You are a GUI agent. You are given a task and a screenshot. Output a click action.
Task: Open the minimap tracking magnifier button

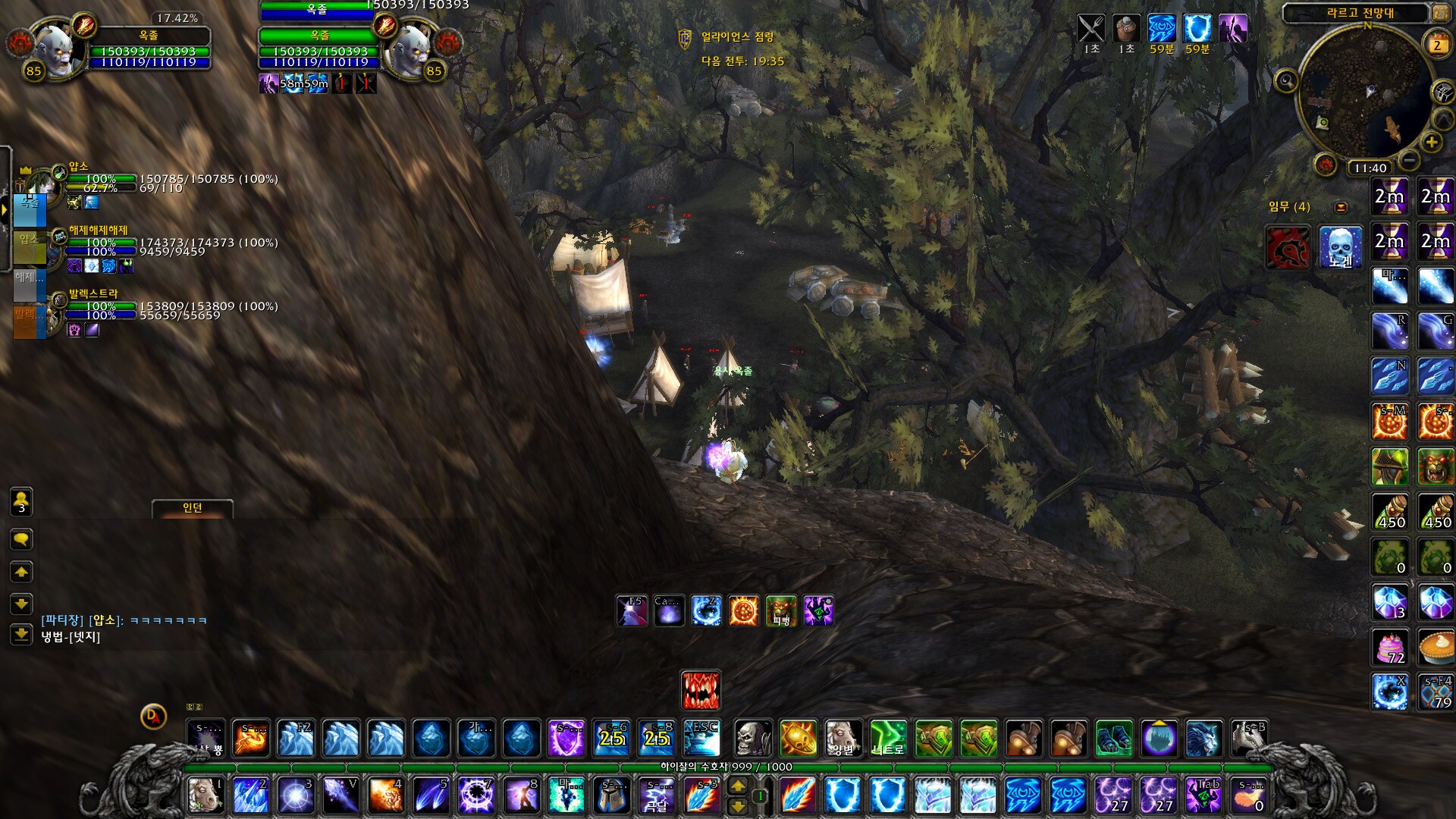(x=1286, y=80)
